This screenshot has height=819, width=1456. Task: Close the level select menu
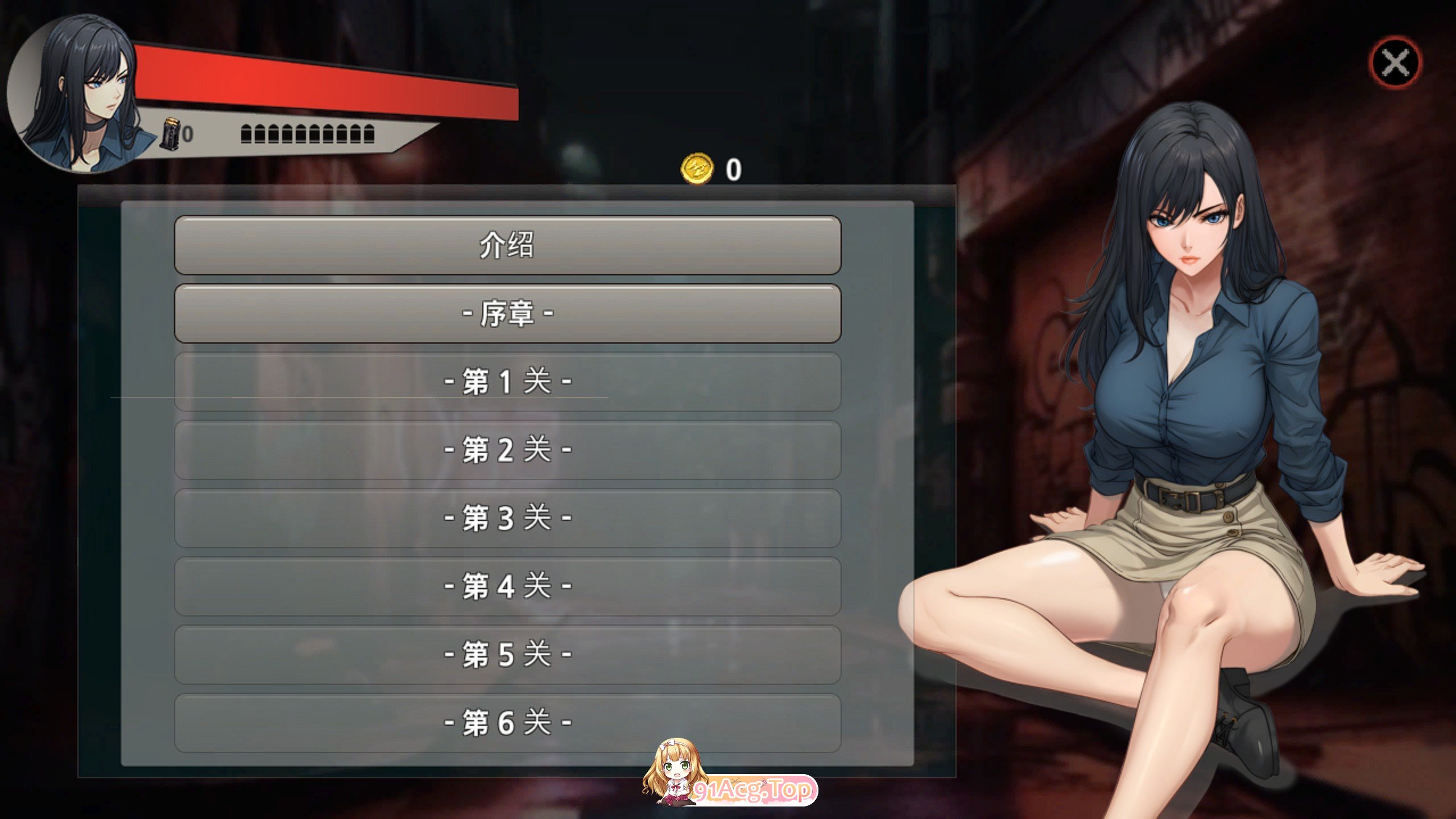click(x=1395, y=63)
